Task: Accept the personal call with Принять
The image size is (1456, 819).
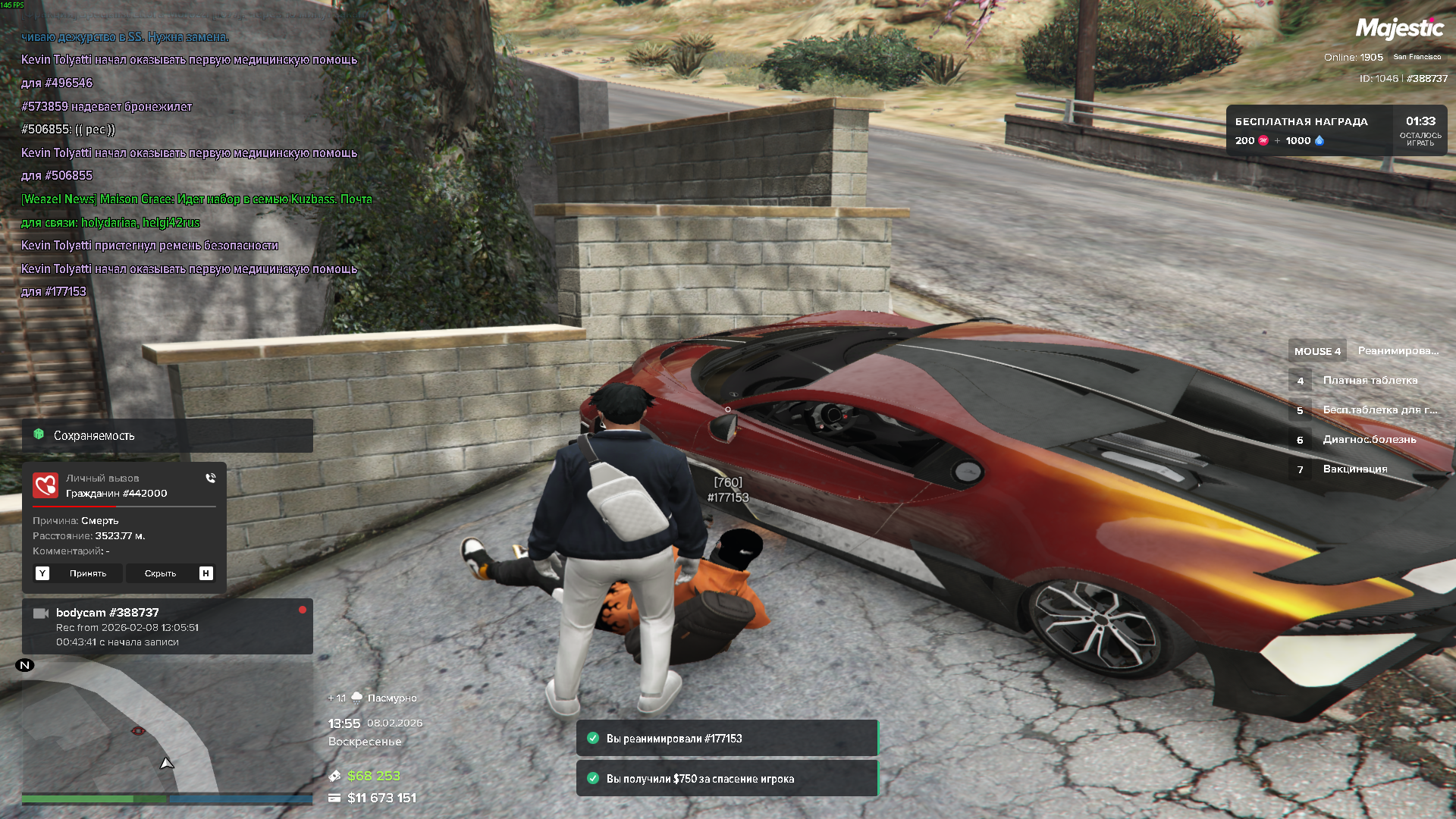Action: coord(87,573)
